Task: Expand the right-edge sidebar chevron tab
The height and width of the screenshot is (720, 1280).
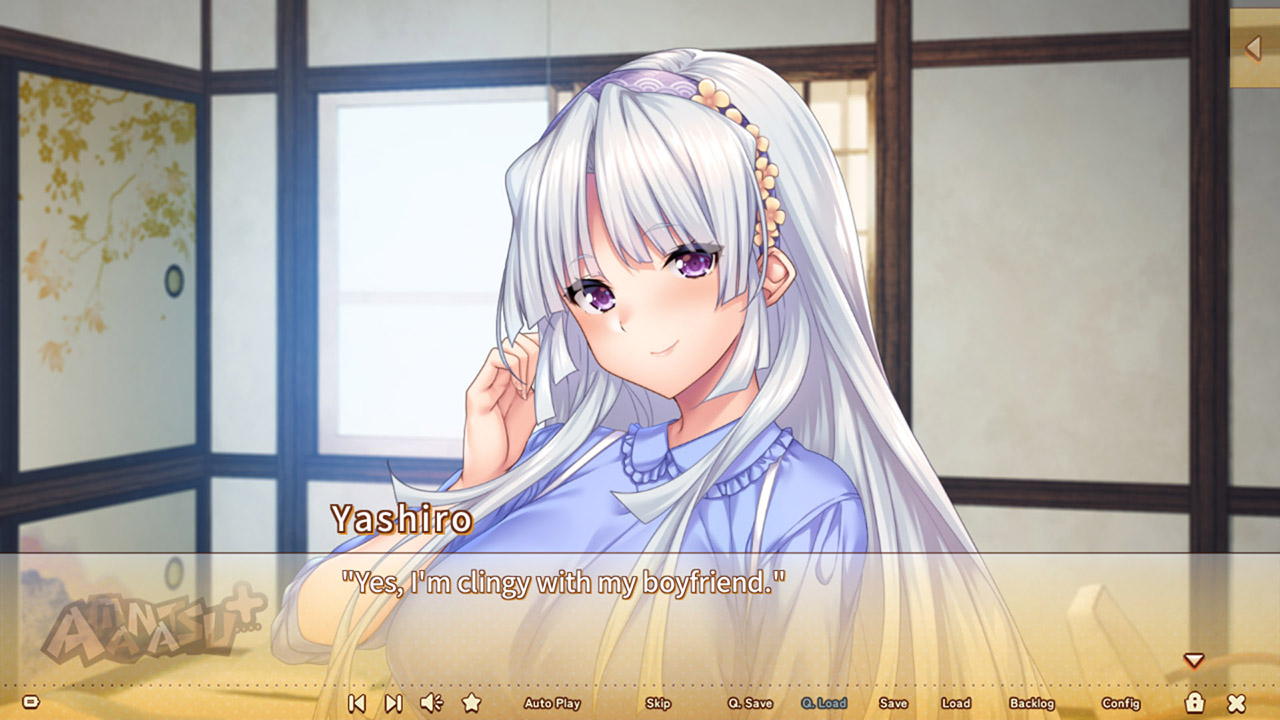Action: pos(1254,46)
